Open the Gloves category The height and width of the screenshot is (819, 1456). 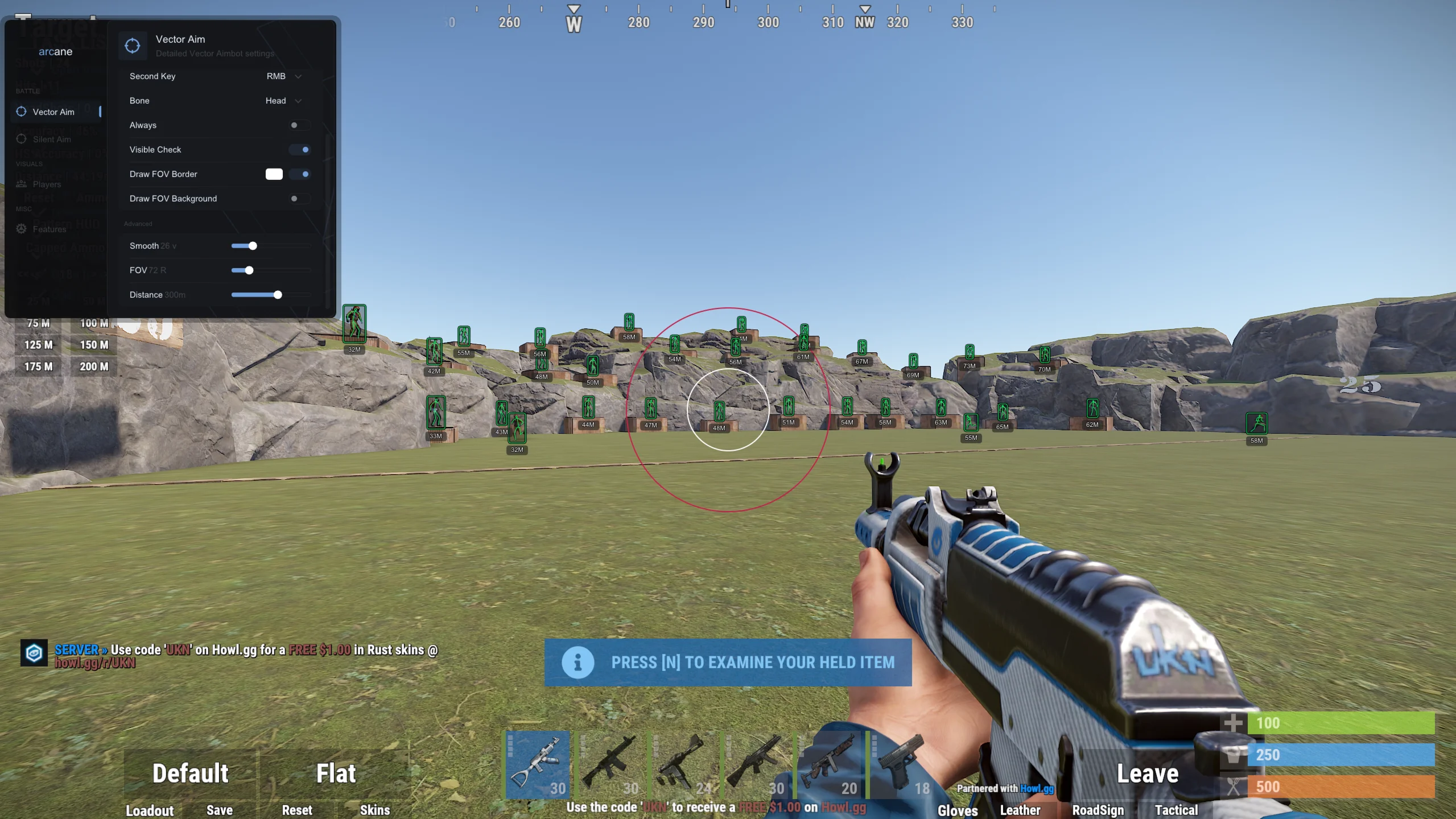(958, 810)
